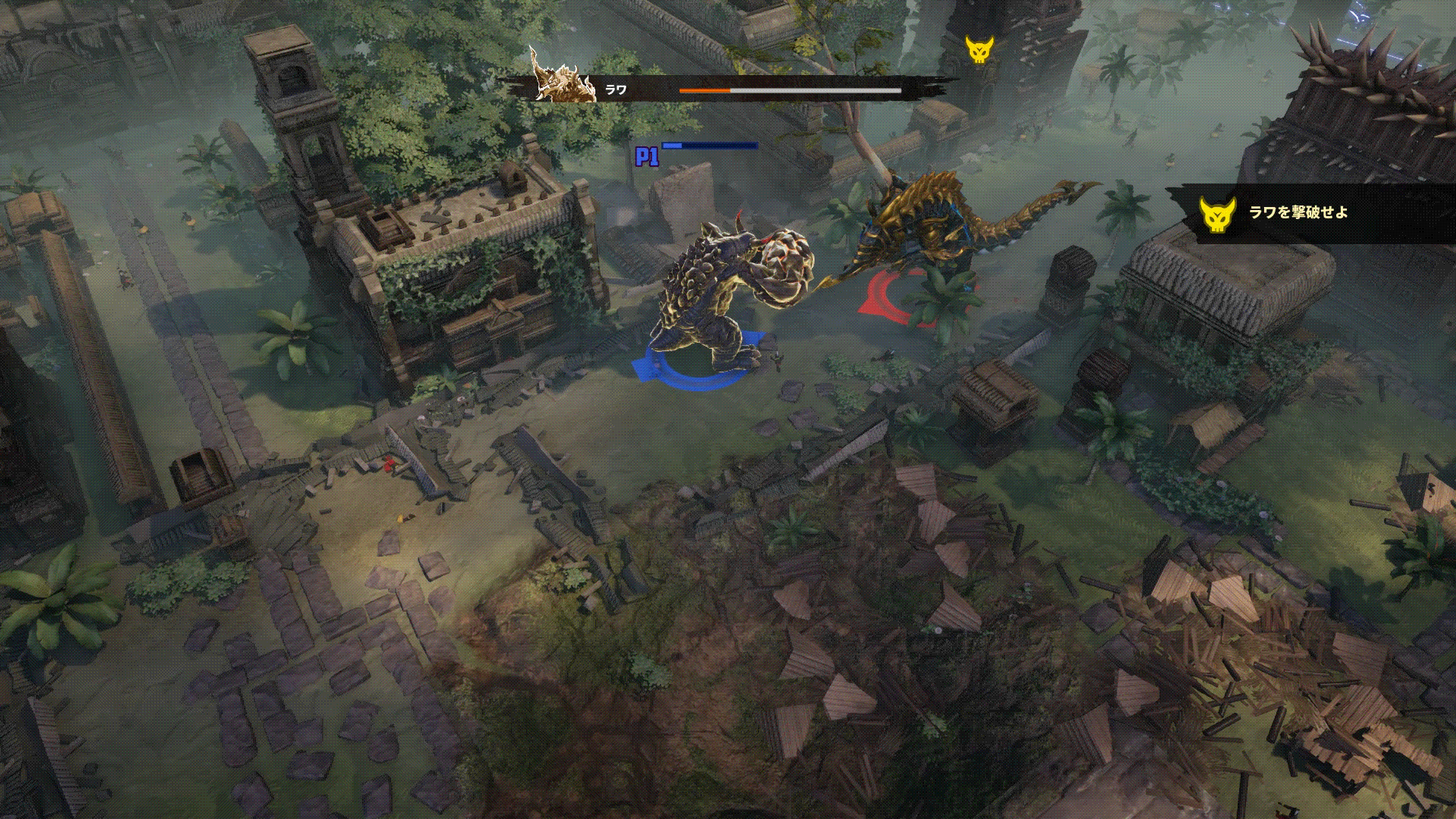
Task: Select the ラワを撃破せよ objective tracker
Action: 1298,213
